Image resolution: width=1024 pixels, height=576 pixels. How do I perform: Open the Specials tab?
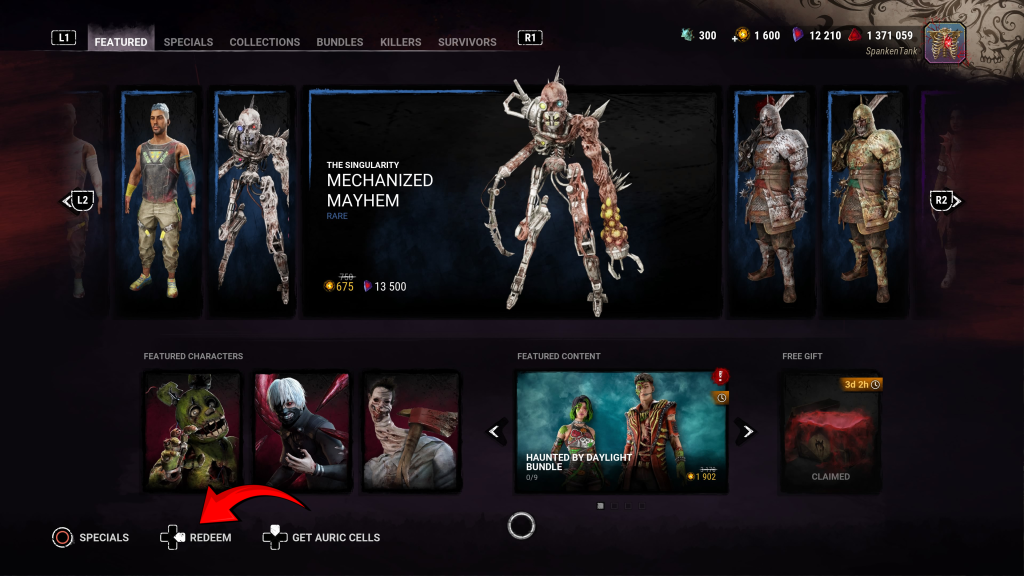[188, 42]
